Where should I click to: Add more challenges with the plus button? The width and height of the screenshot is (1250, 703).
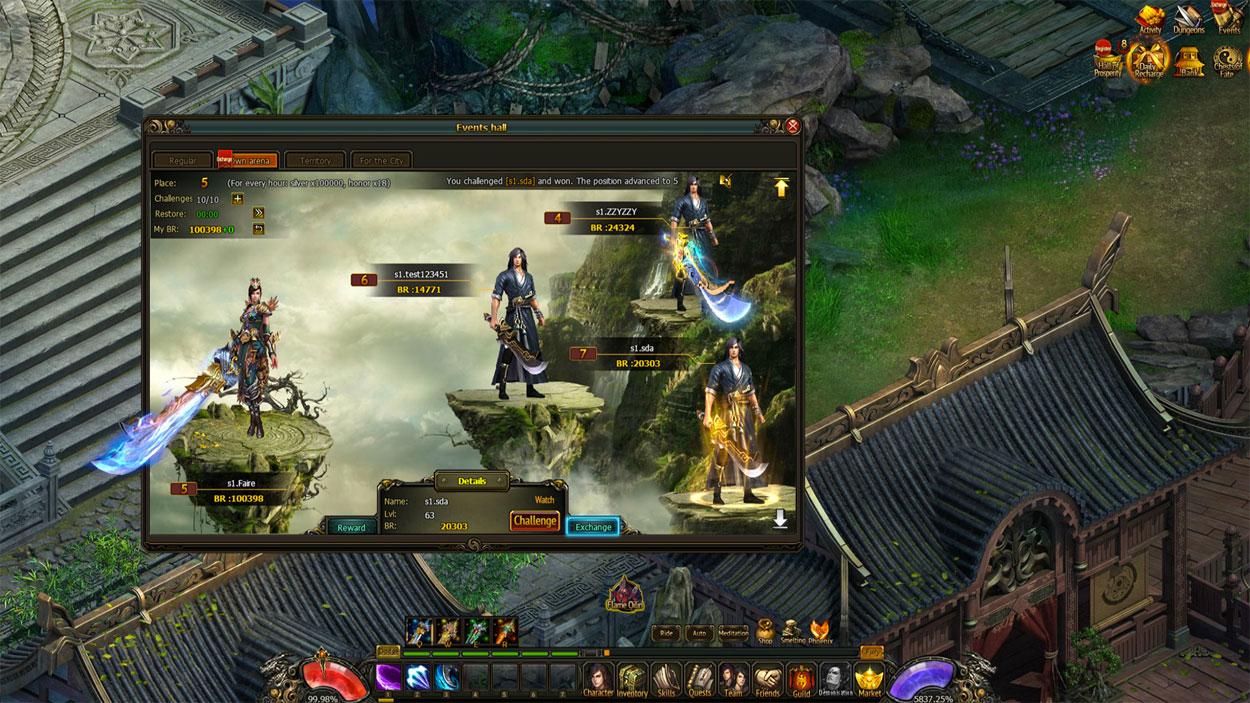(x=238, y=198)
